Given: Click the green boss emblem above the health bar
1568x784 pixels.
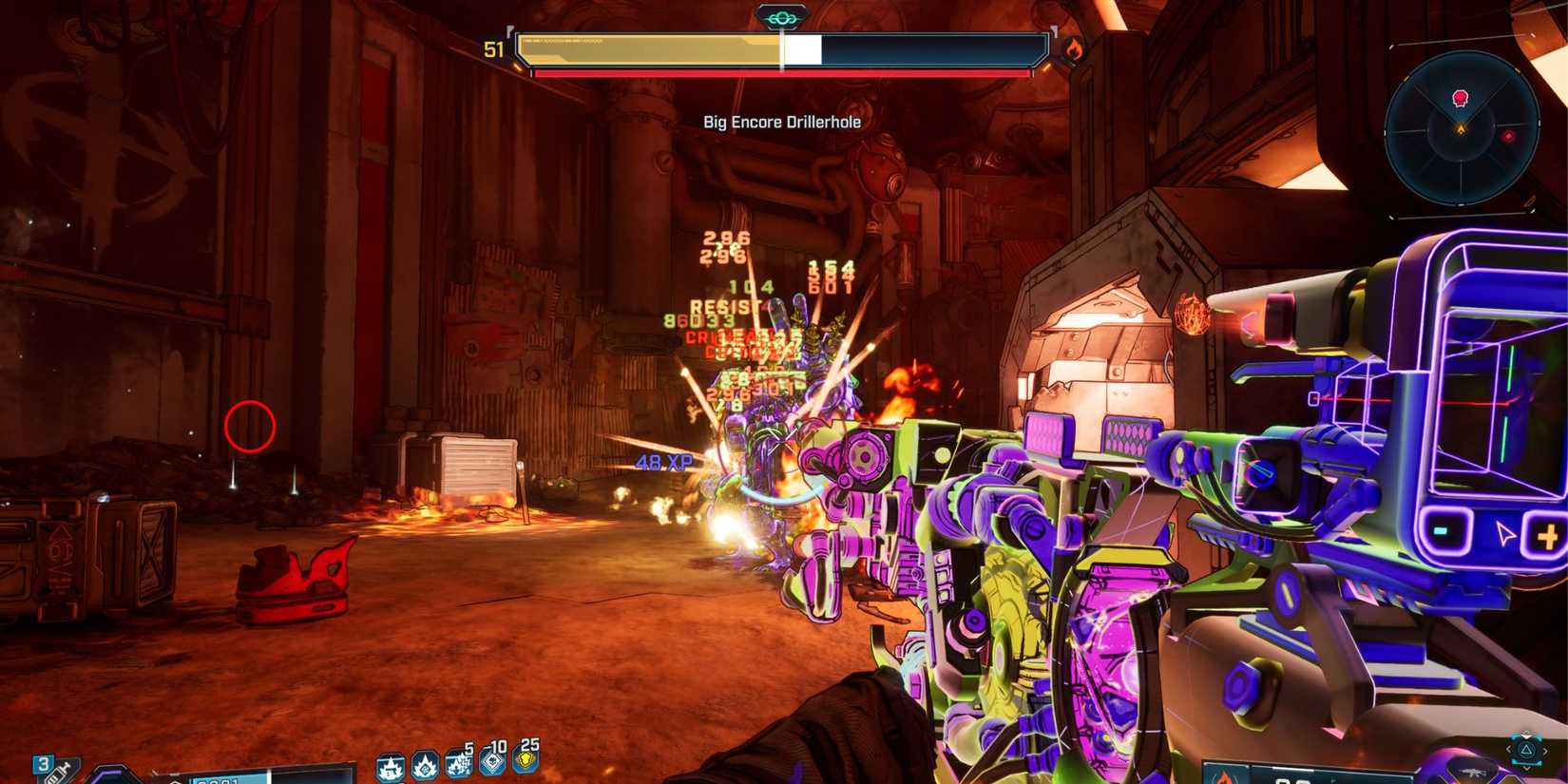Looking at the screenshot, I should point(782,14).
